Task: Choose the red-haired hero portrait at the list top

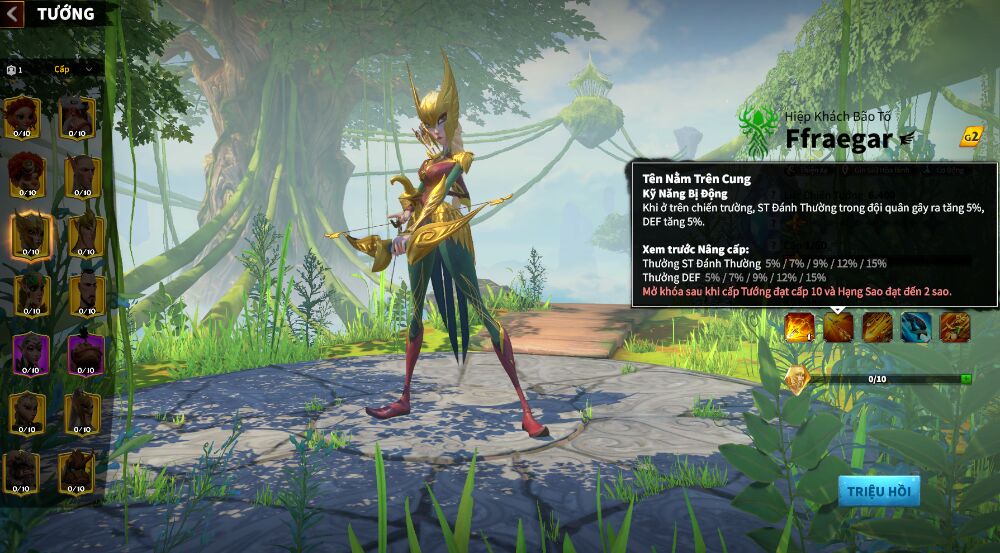Action: [22, 118]
